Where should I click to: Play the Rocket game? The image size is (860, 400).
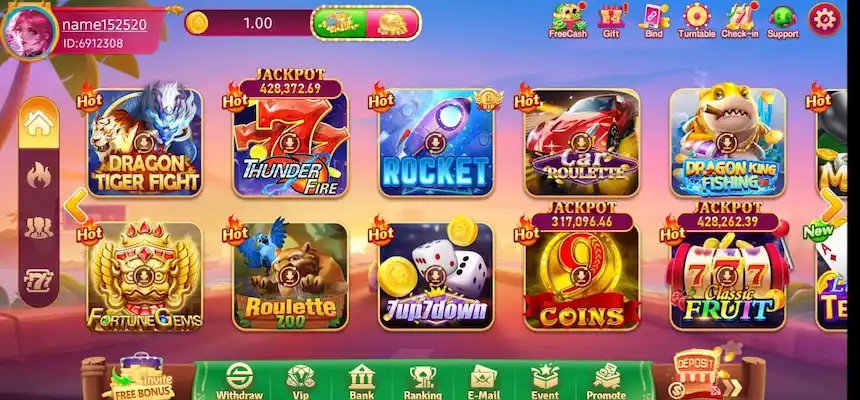pyautogui.click(x=435, y=142)
